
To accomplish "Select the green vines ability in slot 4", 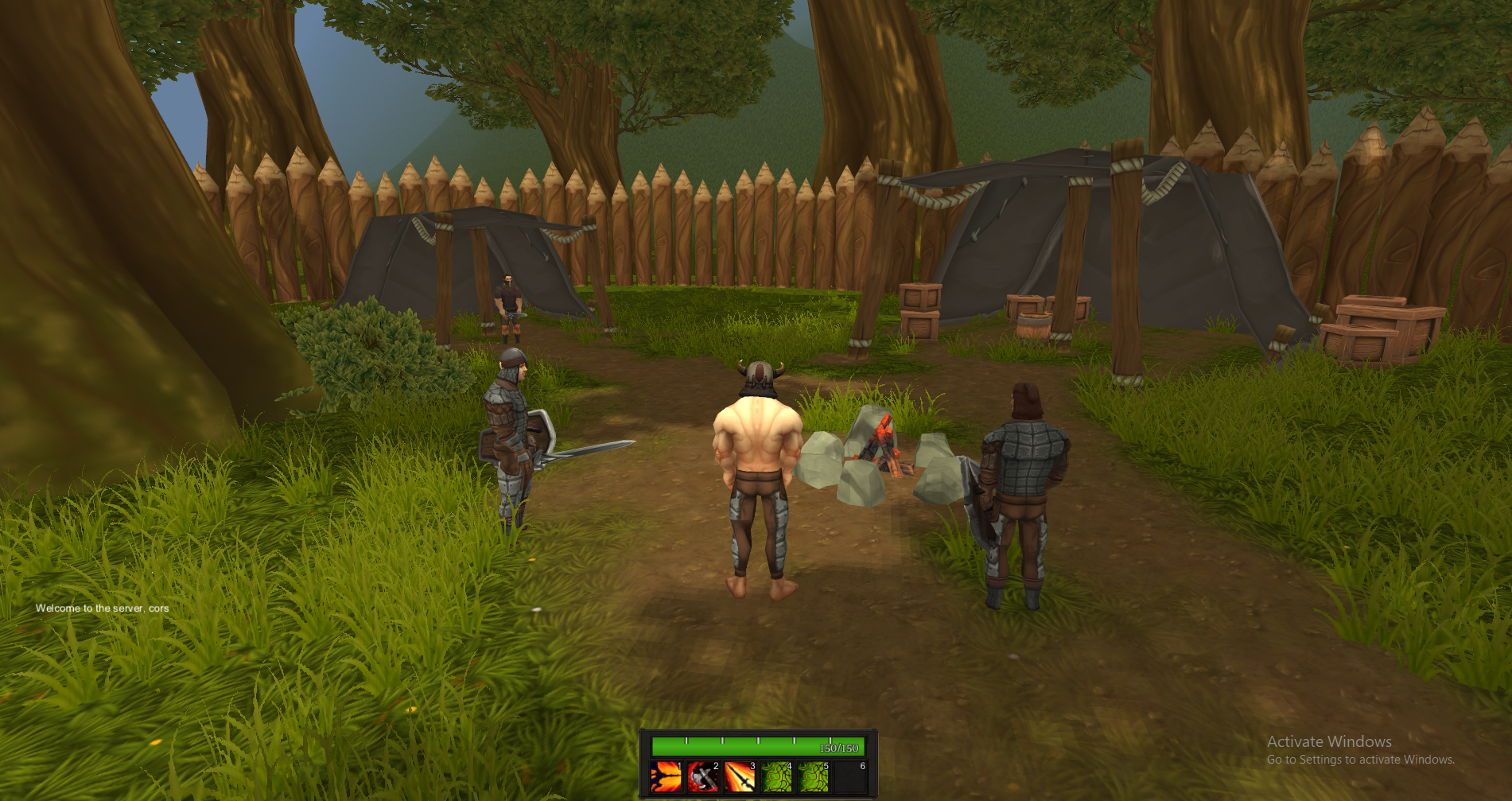I will [776, 777].
